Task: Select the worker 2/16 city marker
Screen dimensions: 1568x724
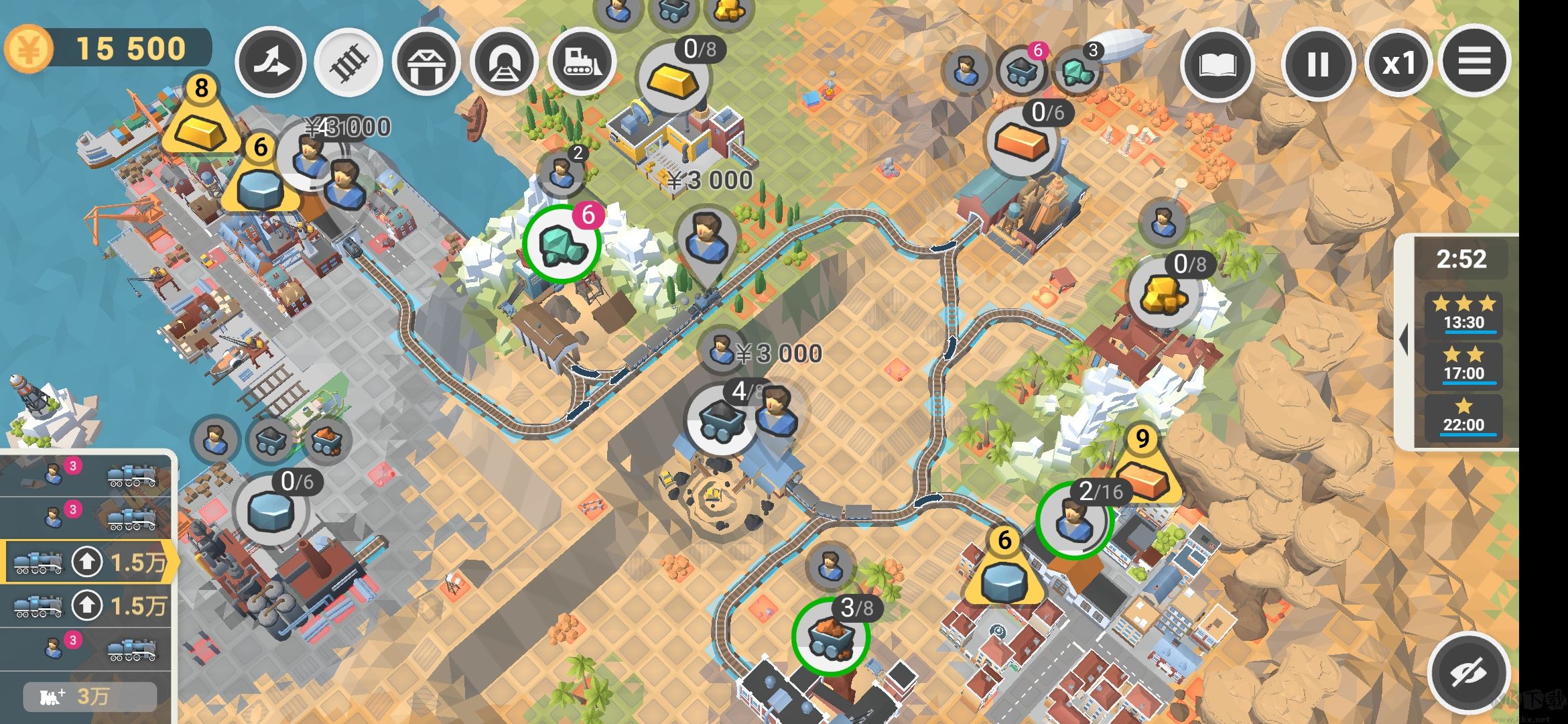Action: [1074, 520]
